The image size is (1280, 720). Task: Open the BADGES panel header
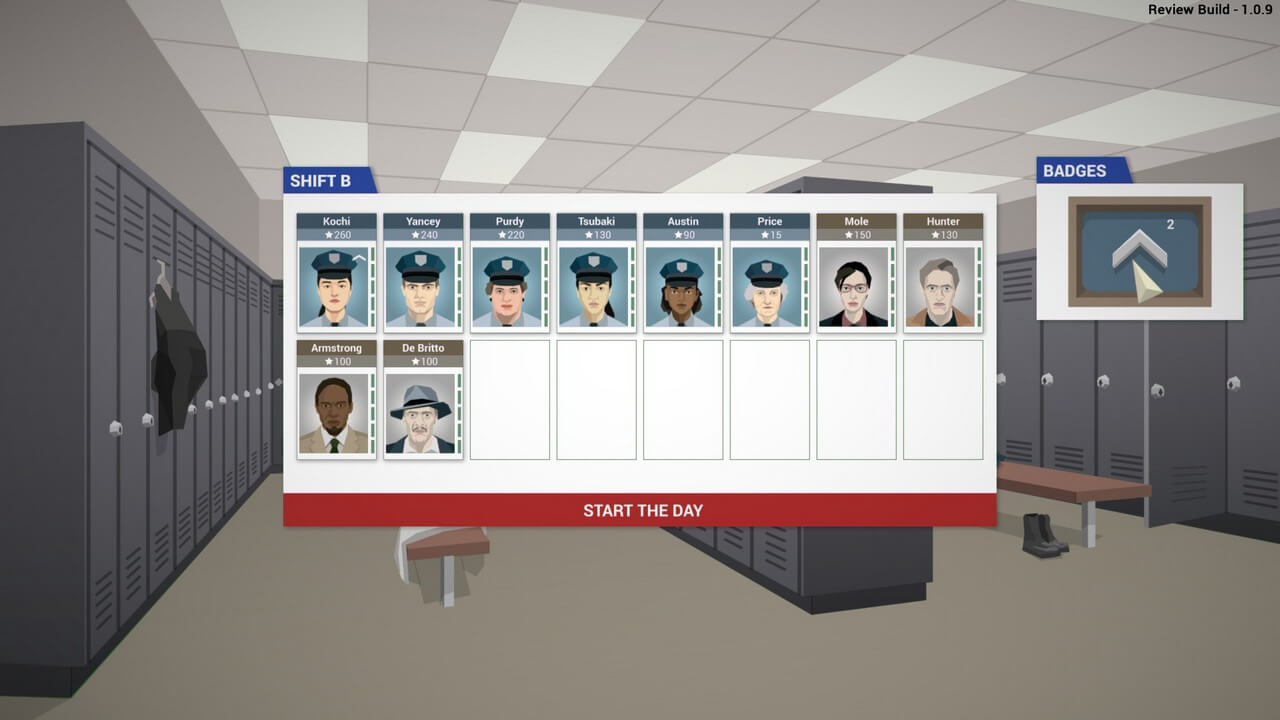tap(1075, 171)
